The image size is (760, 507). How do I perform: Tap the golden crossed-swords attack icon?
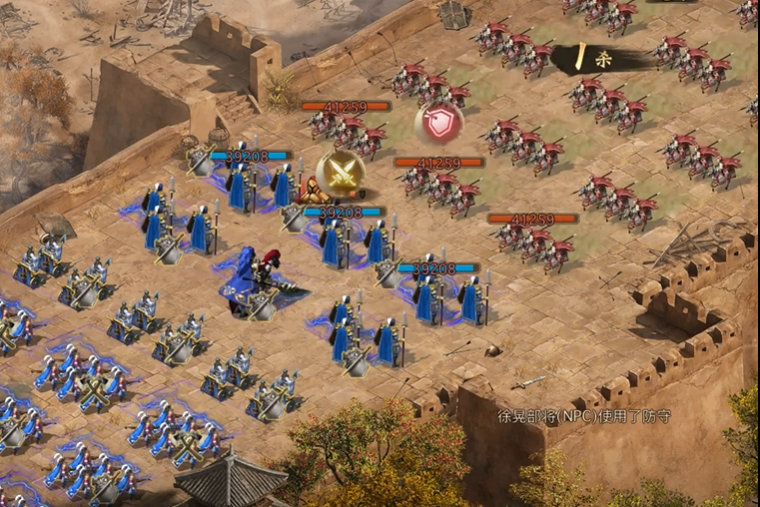[340, 174]
